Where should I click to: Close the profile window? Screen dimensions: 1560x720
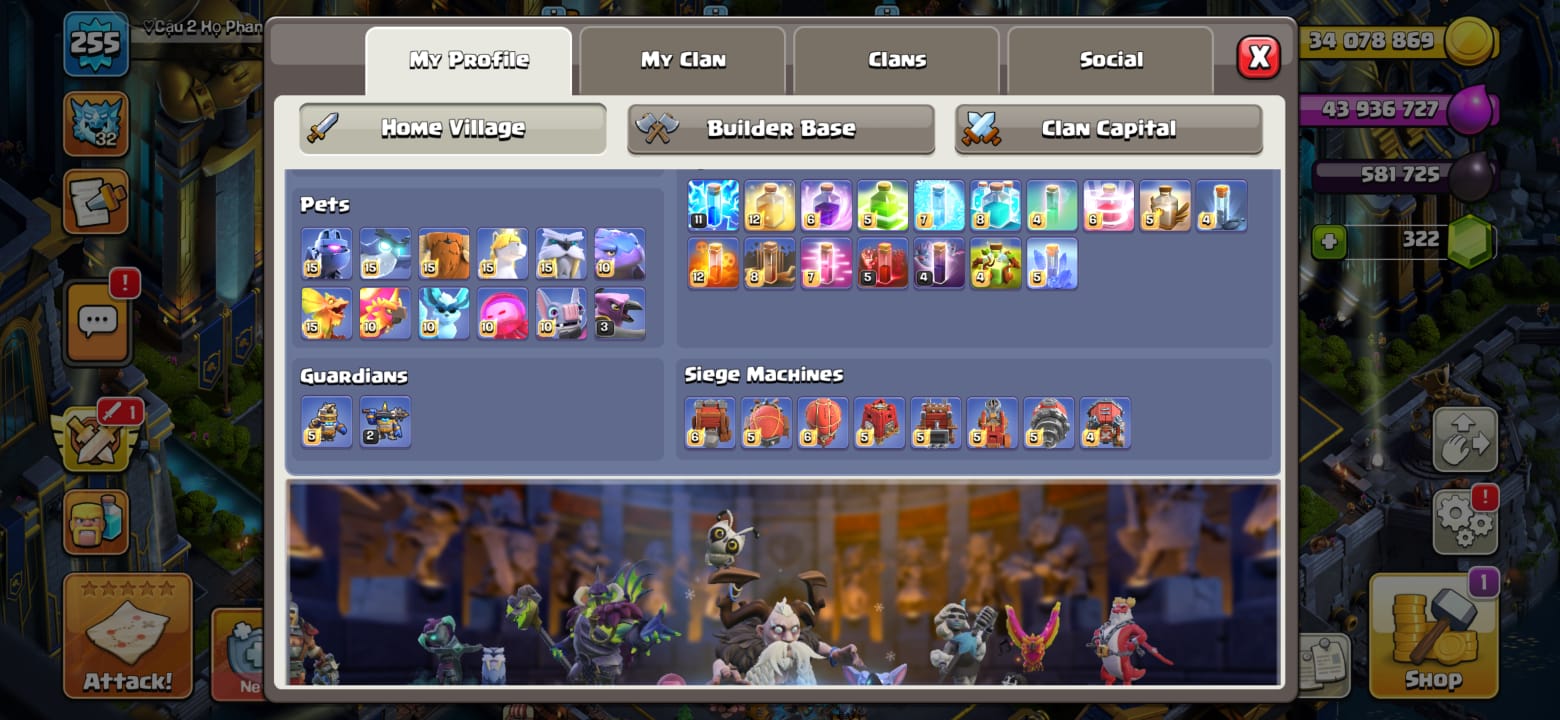(1258, 58)
